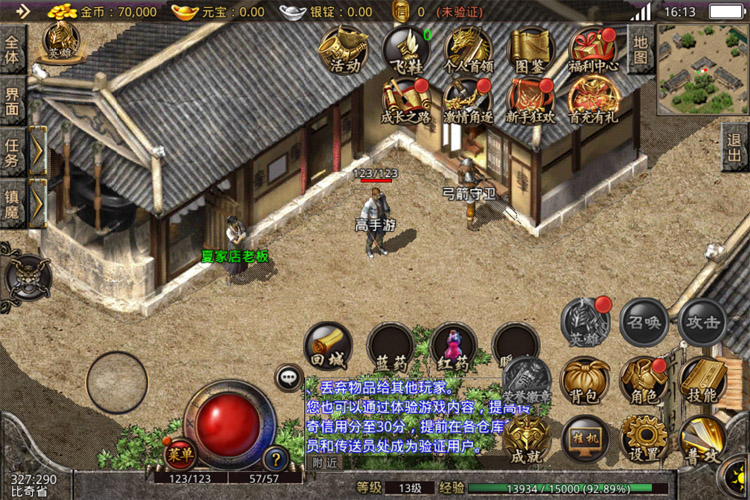Open the 活动 events icon
This screenshot has height=500, width=750.
(344, 49)
